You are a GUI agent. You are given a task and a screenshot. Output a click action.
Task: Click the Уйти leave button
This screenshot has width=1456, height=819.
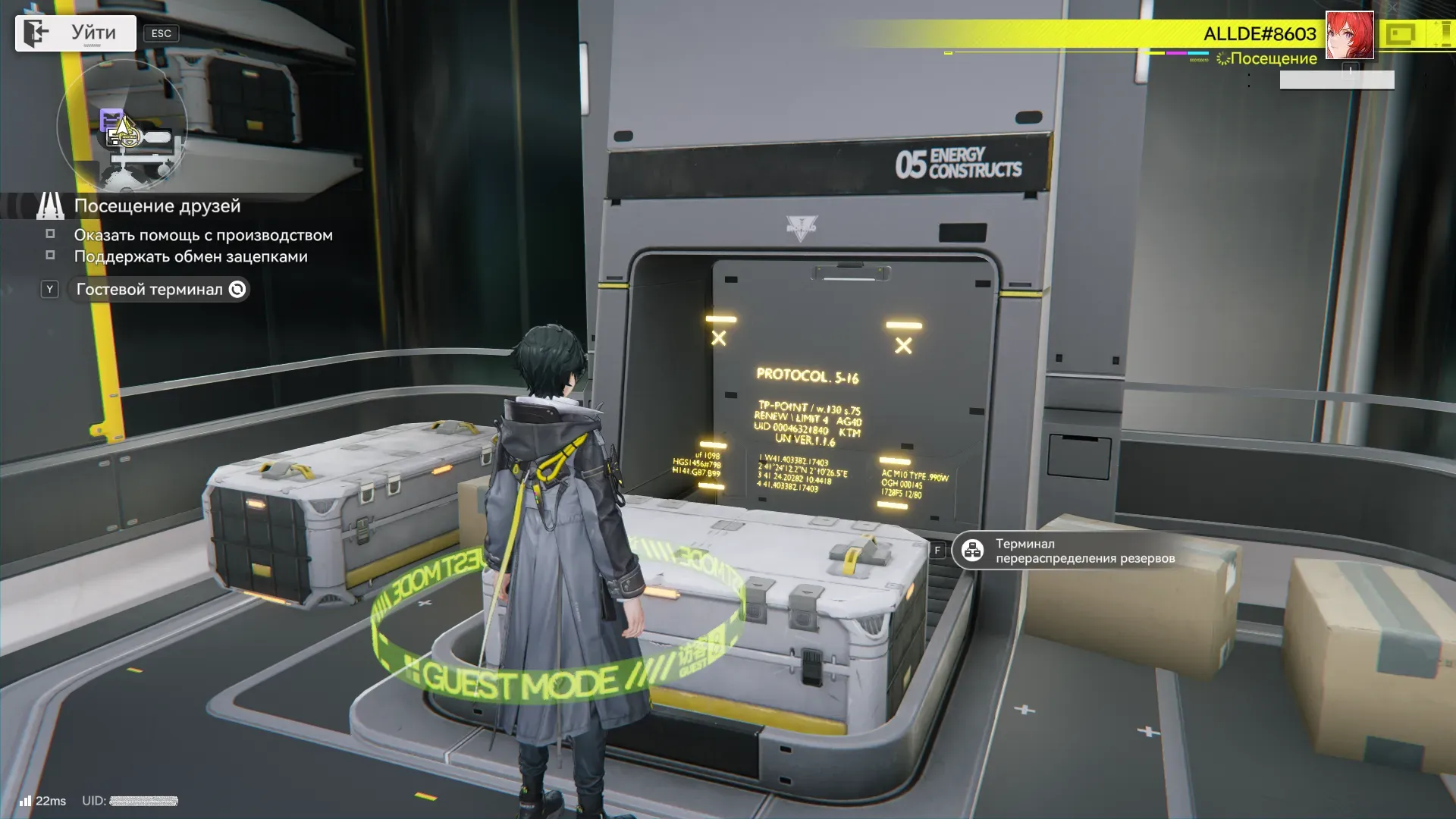click(76, 33)
